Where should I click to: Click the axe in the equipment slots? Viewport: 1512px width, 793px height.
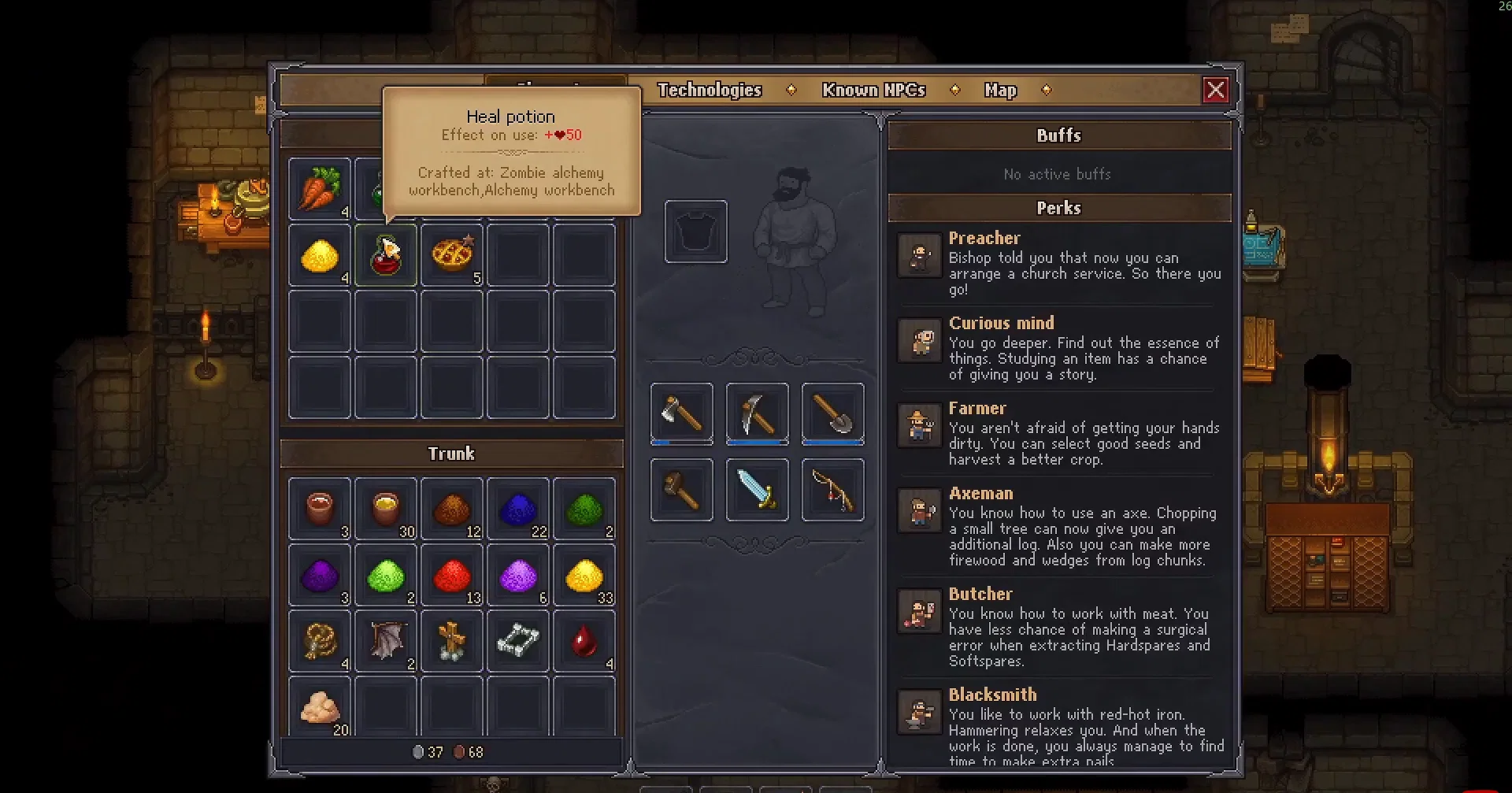(x=680, y=413)
